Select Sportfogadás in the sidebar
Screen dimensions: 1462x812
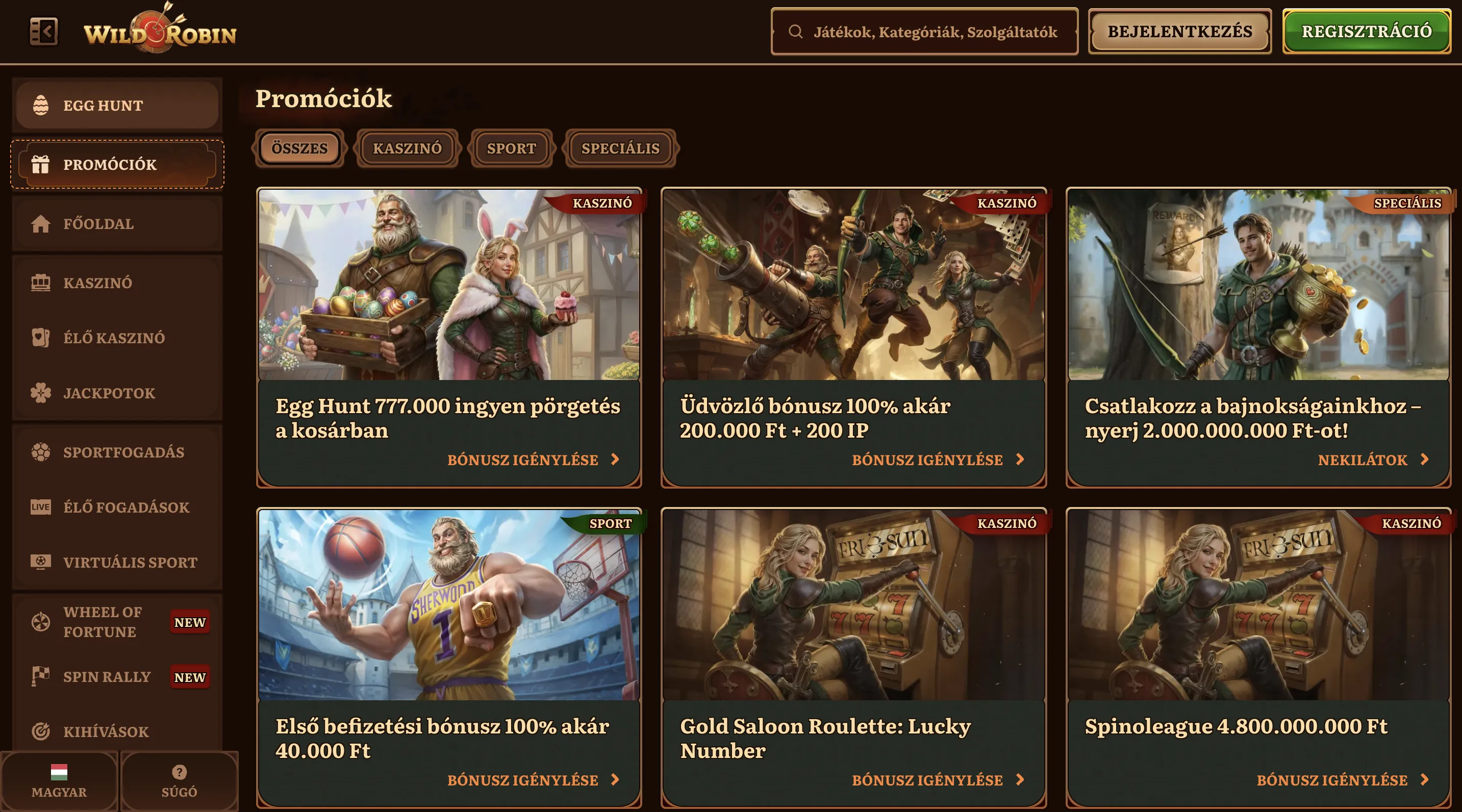(117, 452)
